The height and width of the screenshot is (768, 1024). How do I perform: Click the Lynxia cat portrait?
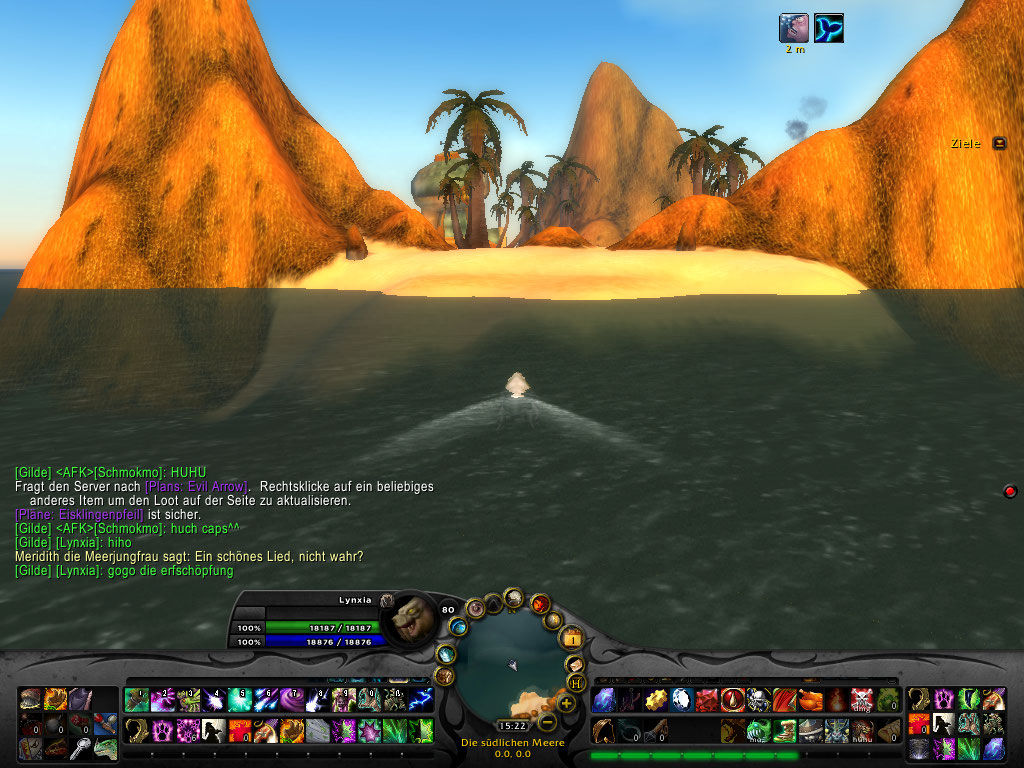coord(408,619)
